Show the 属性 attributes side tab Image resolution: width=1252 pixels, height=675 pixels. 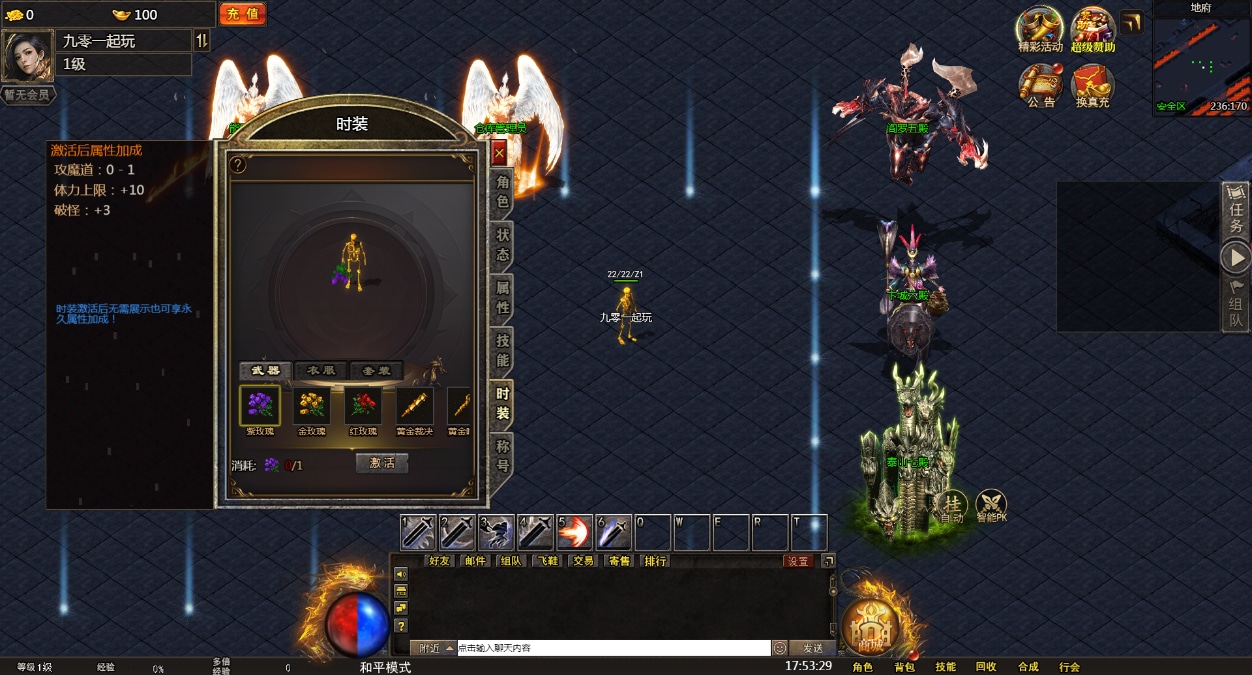point(502,298)
